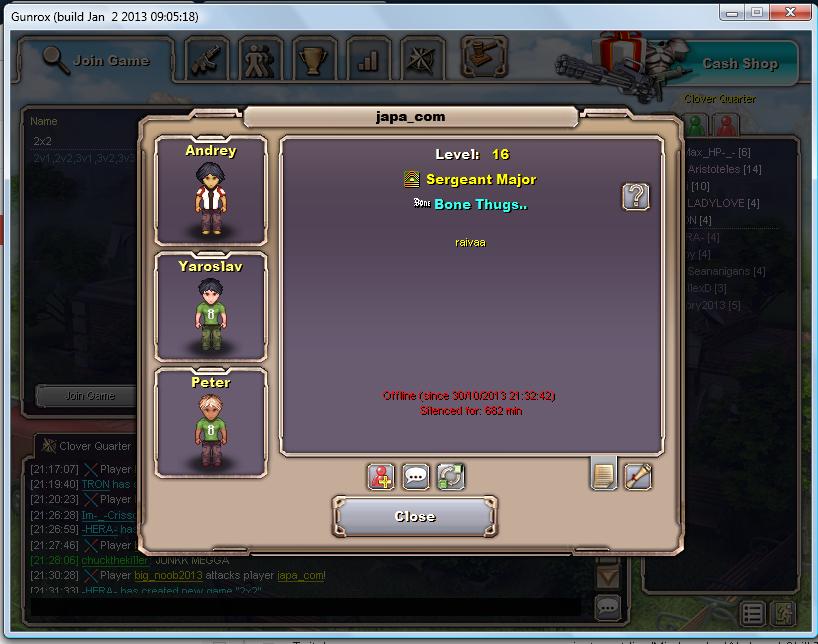
Task: Switch to the paper notes tab
Action: point(603,474)
